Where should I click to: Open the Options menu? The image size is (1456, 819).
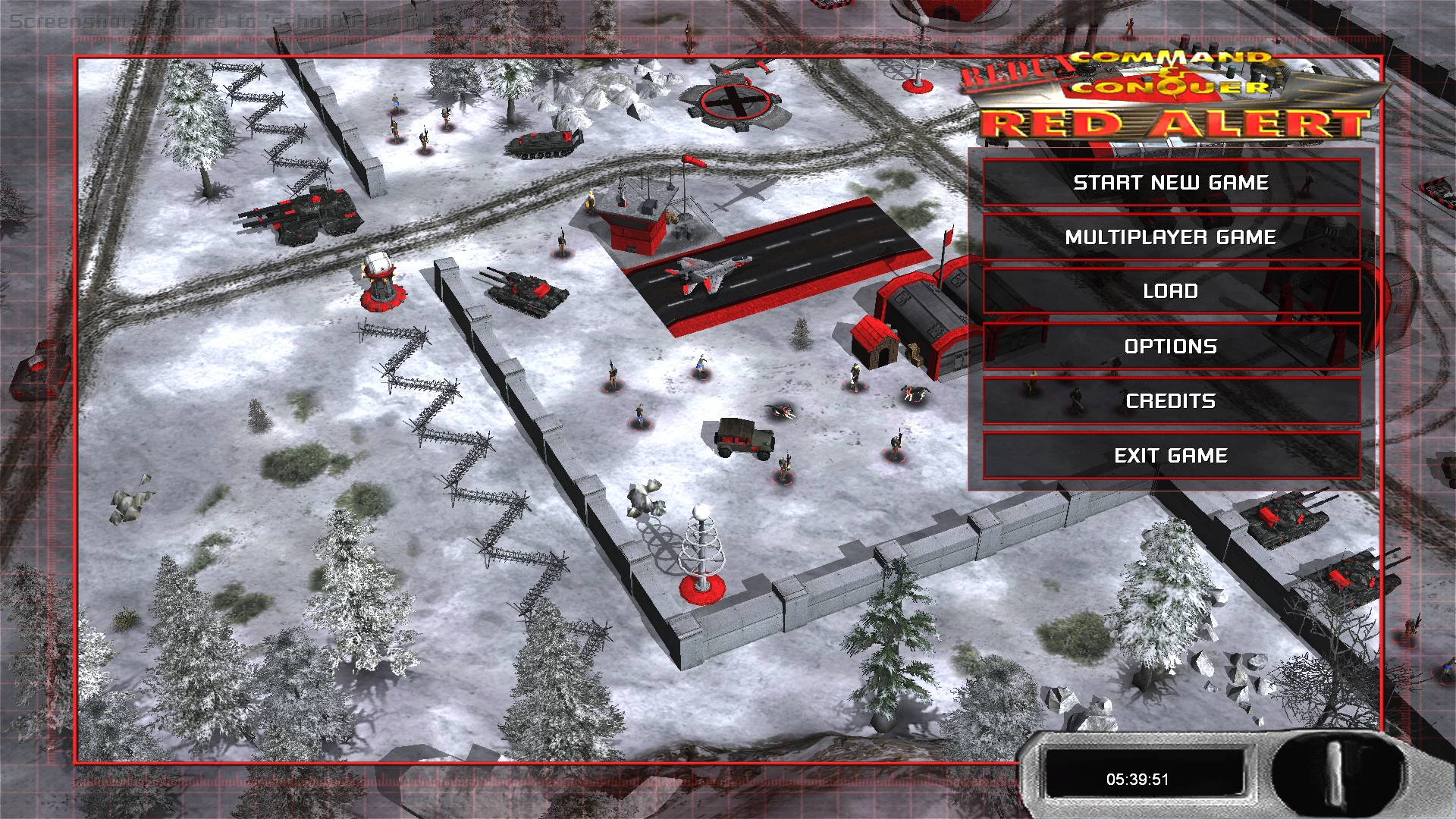coord(1170,346)
